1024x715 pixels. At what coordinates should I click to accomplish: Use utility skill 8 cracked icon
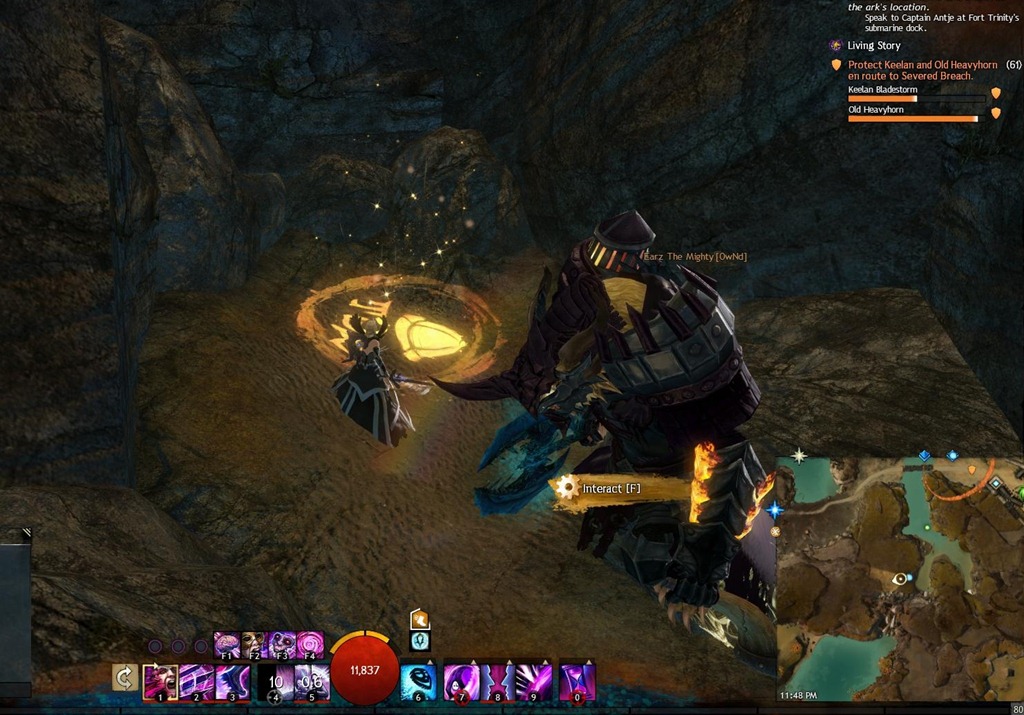click(x=498, y=681)
